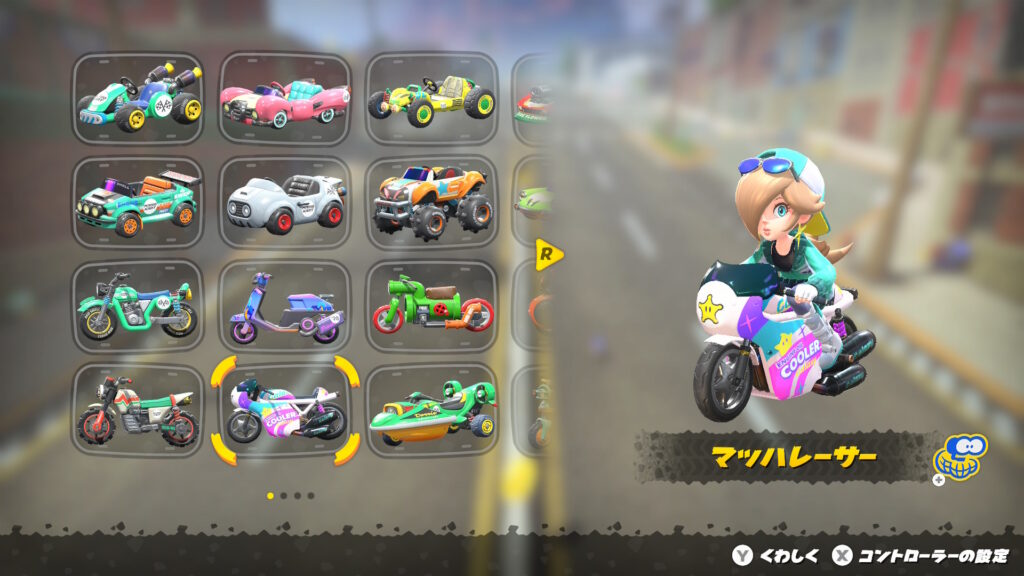This screenshot has width=1024, height=576.
Task: Open コントローラーの設定 controller settings
Action: click(x=920, y=556)
